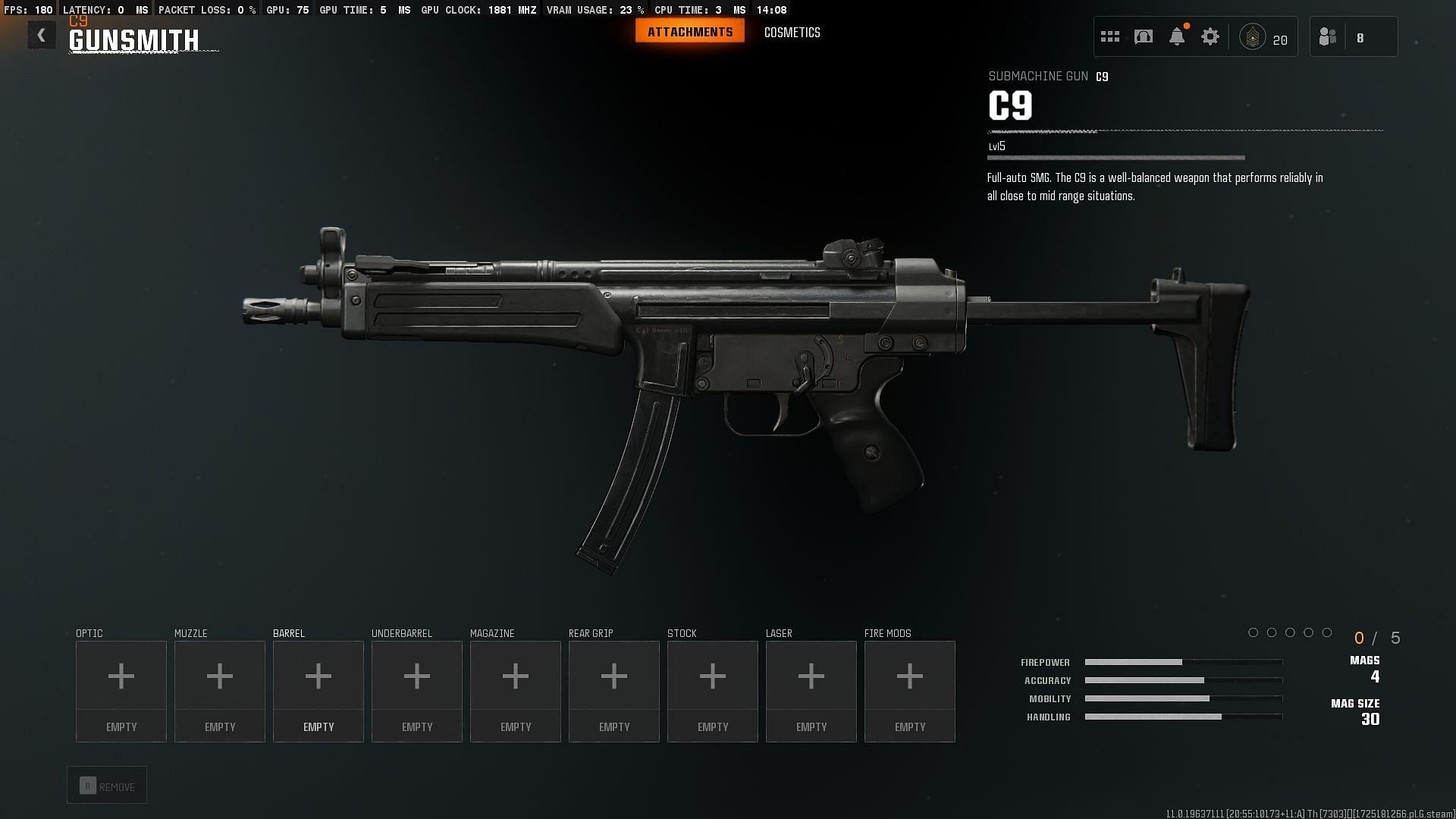Choose a Laser attachment

point(811,690)
